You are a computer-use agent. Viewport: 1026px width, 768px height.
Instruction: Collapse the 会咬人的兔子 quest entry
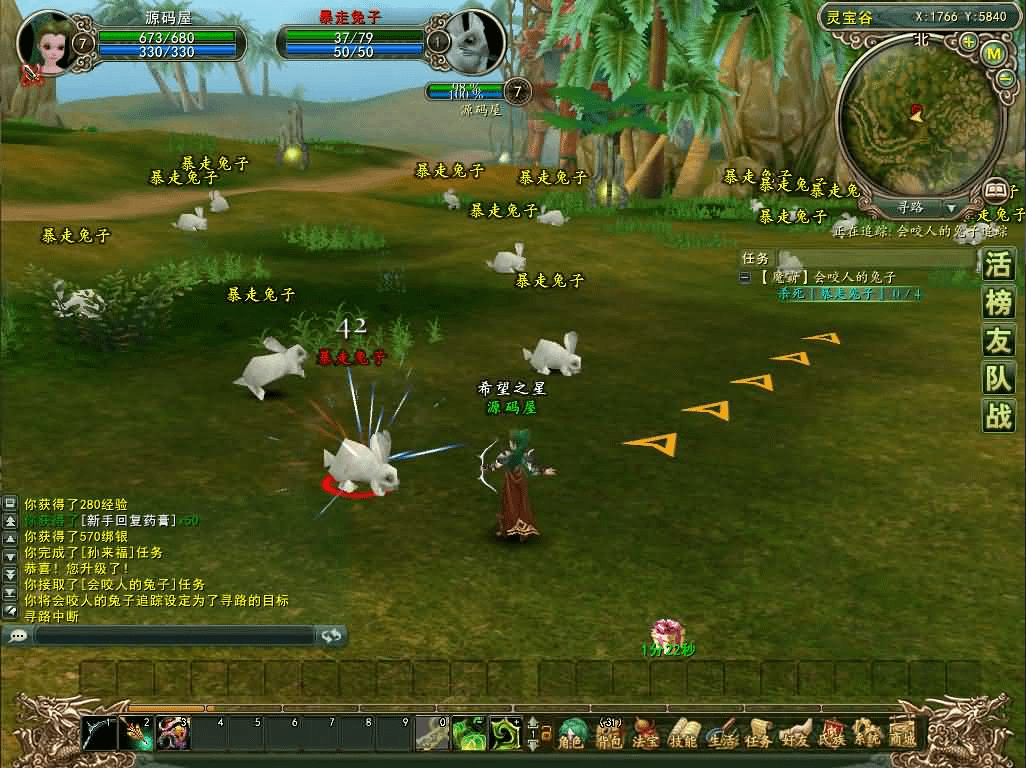pos(744,277)
